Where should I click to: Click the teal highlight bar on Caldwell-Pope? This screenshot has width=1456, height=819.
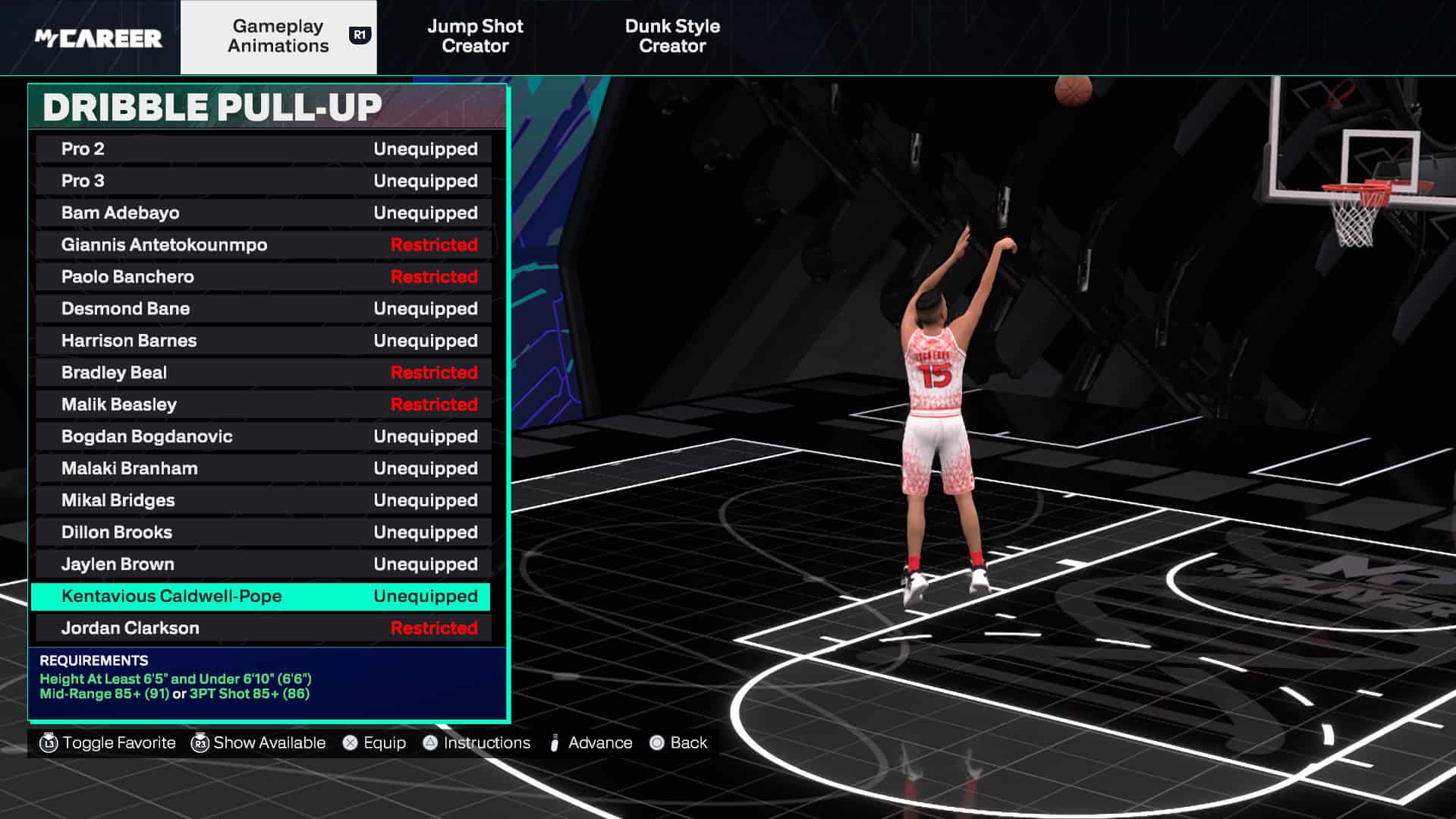(262, 597)
